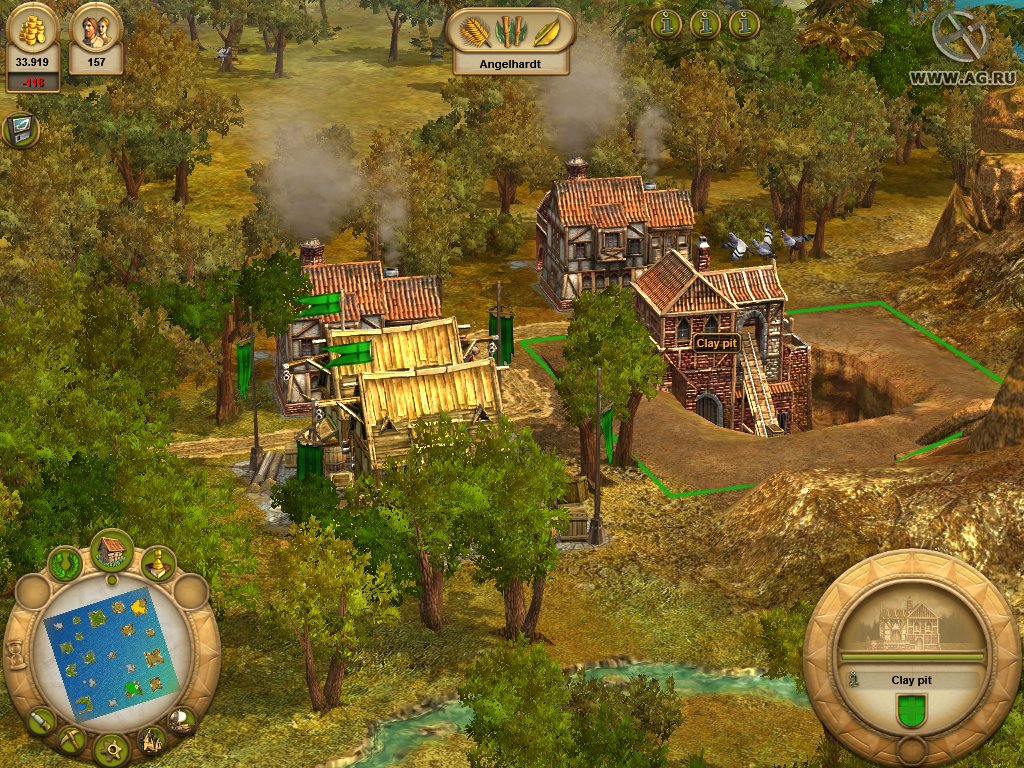This screenshot has width=1024, height=768.
Task: Open the gold coins balance panel
Action: (x=33, y=45)
